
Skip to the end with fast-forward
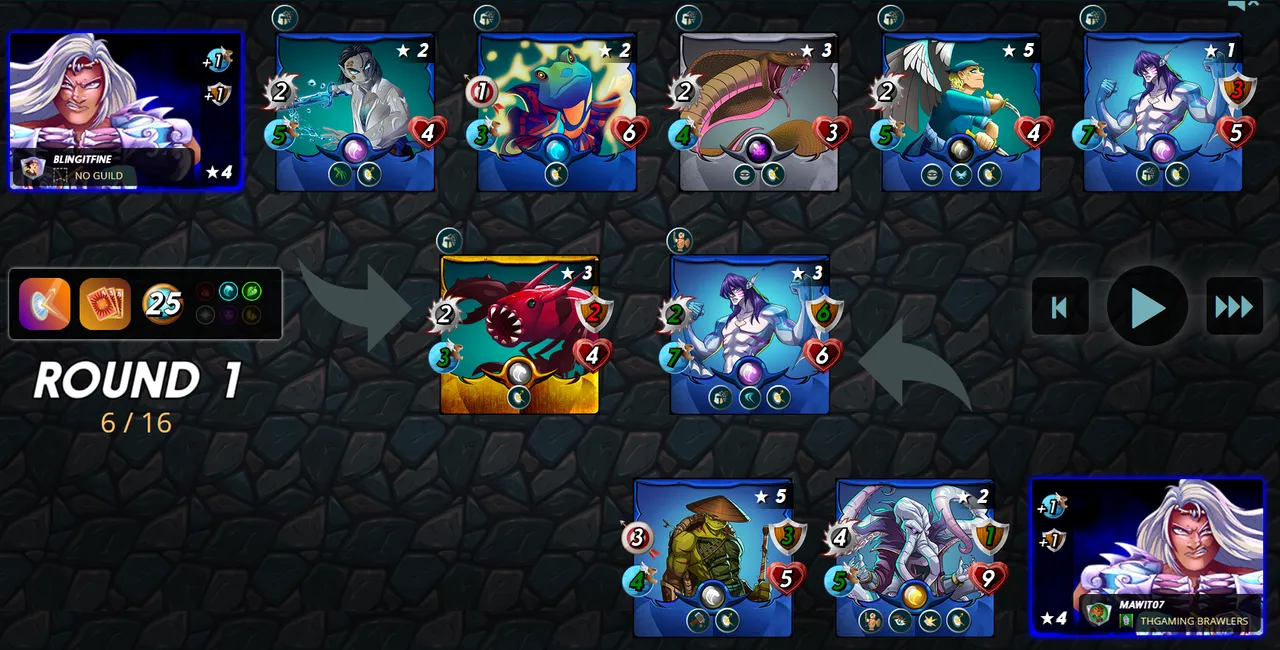(x=1234, y=306)
